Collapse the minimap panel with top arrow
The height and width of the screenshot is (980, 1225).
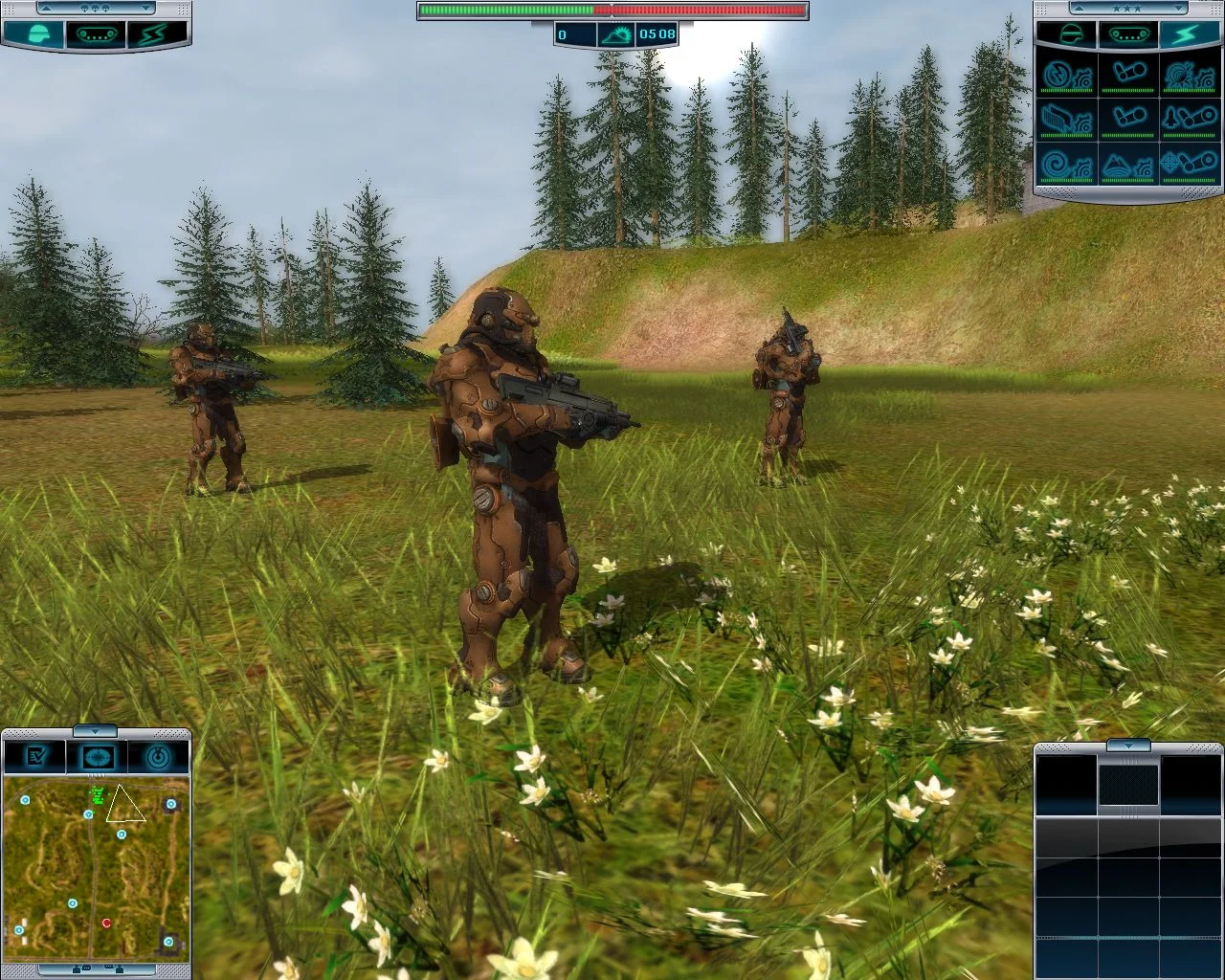coord(95,731)
